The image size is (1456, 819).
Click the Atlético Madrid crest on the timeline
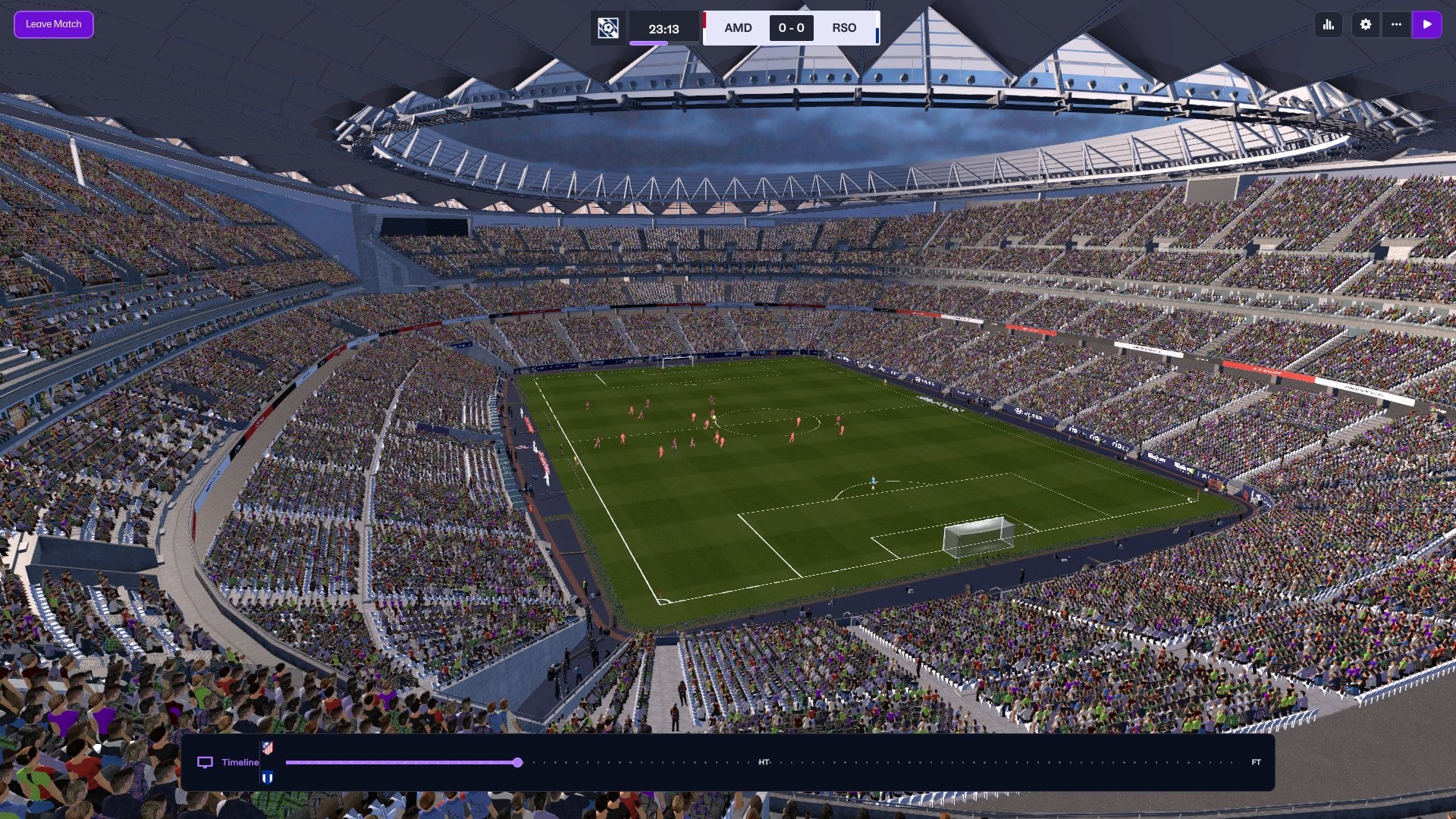pyautogui.click(x=267, y=748)
